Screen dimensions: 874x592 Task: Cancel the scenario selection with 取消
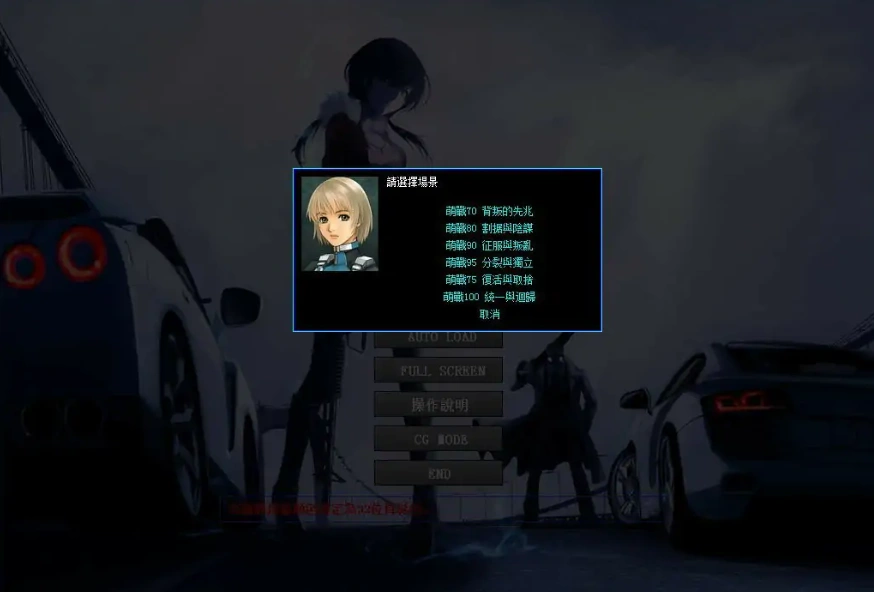point(489,314)
